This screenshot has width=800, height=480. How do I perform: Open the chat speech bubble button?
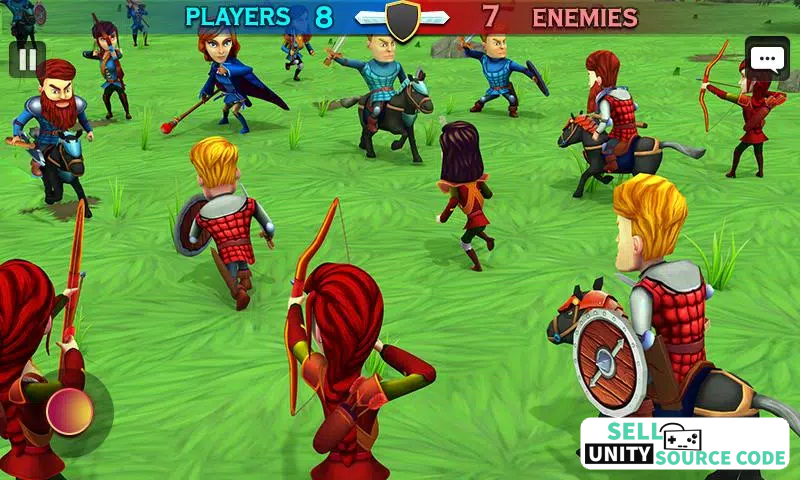pos(767,60)
